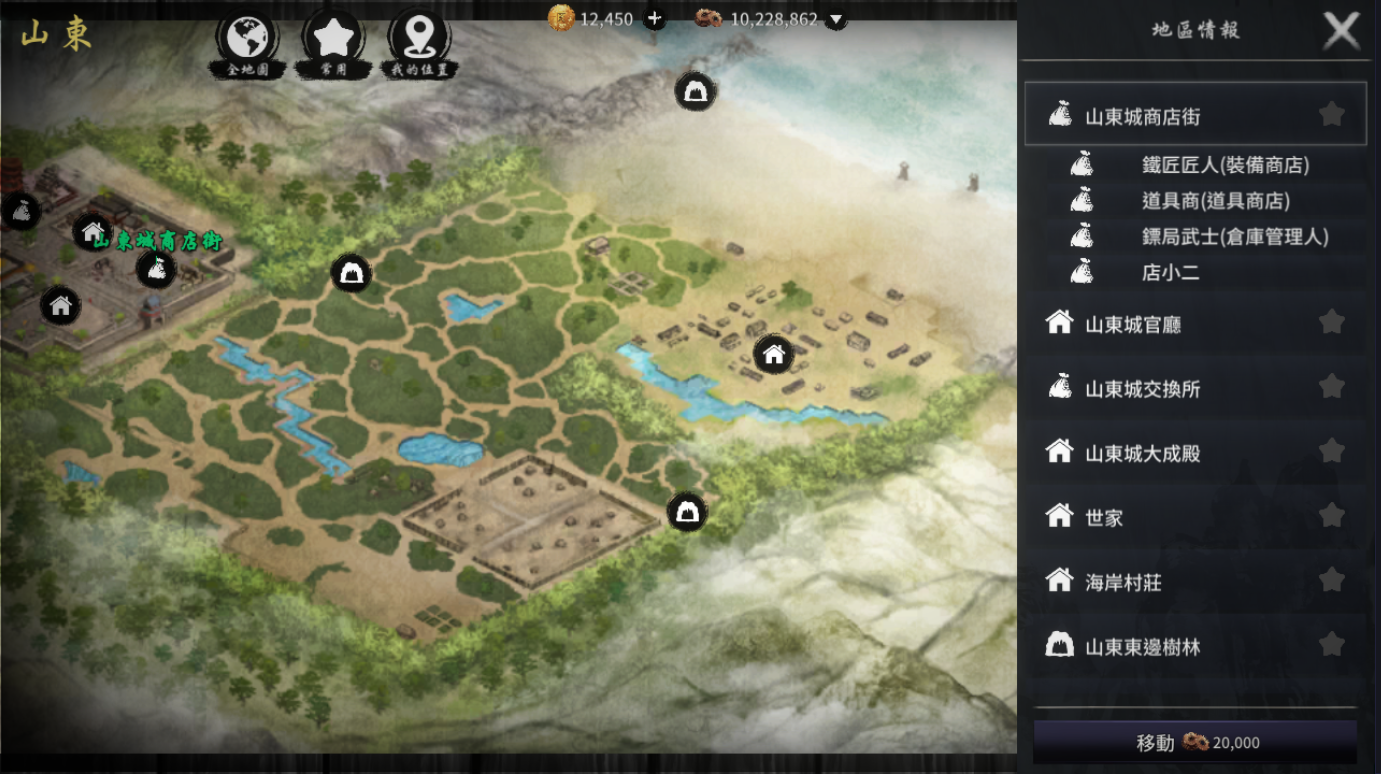Open the 常用 favorites list
The height and width of the screenshot is (774, 1381).
pyautogui.click(x=333, y=40)
